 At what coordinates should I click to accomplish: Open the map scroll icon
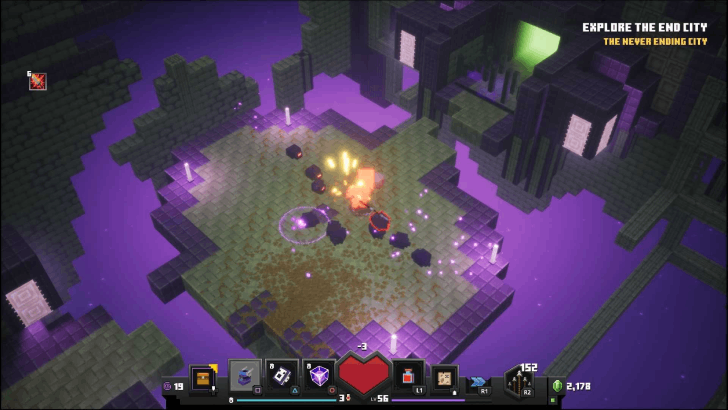(445, 378)
